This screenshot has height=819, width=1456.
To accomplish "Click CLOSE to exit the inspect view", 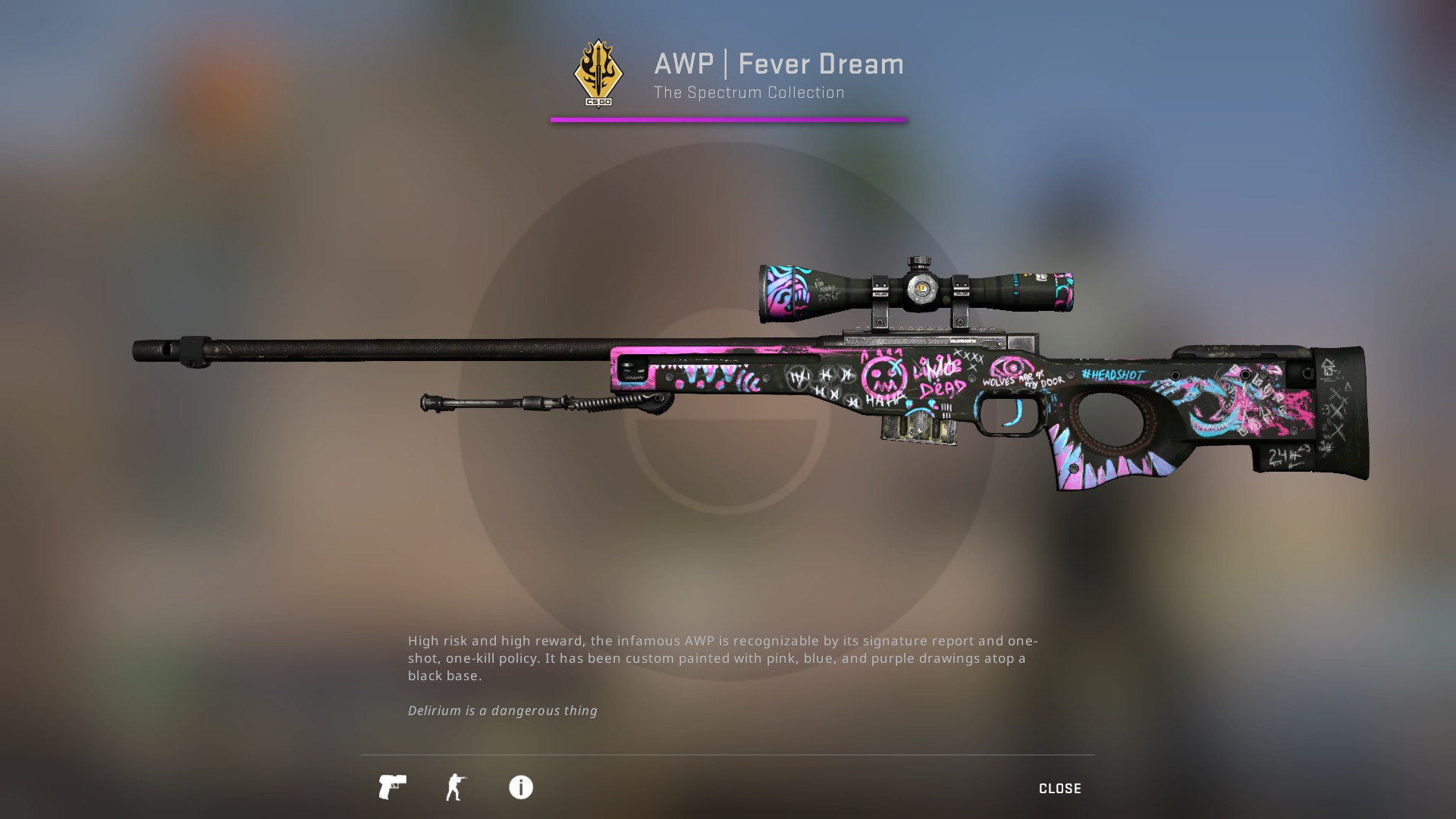I will point(1059,788).
